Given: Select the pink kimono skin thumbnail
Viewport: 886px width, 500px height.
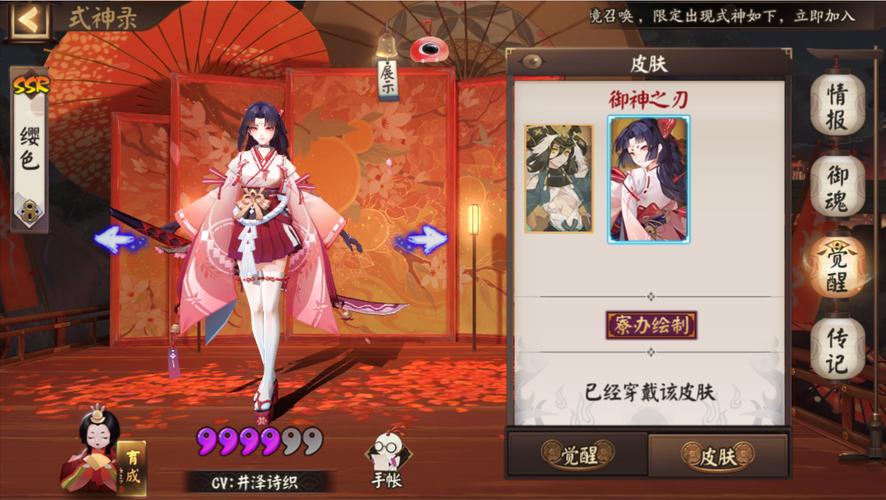Looking at the screenshot, I should click(649, 180).
